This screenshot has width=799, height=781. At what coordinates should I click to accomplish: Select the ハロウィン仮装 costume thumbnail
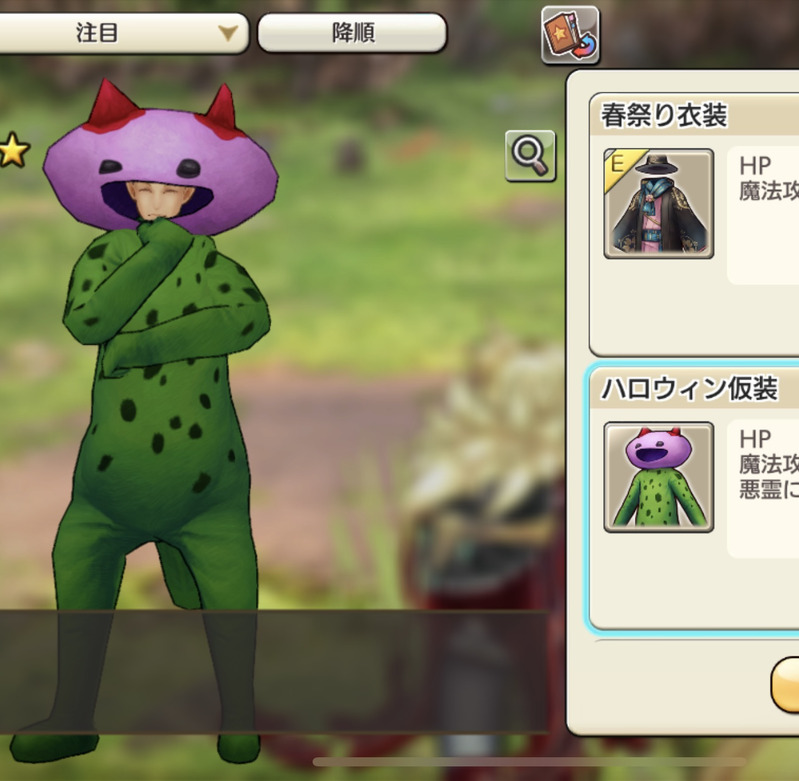(658, 476)
